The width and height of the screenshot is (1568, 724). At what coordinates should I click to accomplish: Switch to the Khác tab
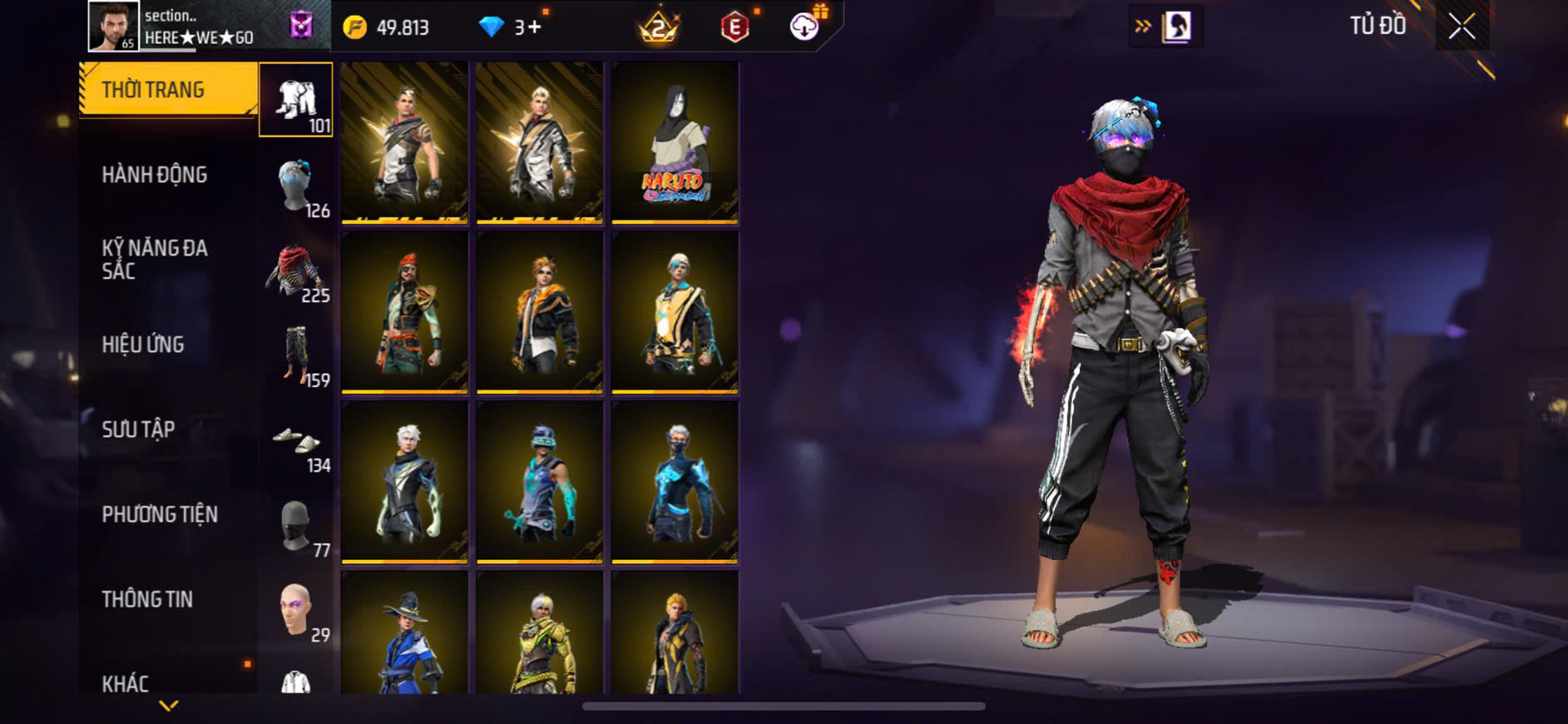[126, 683]
